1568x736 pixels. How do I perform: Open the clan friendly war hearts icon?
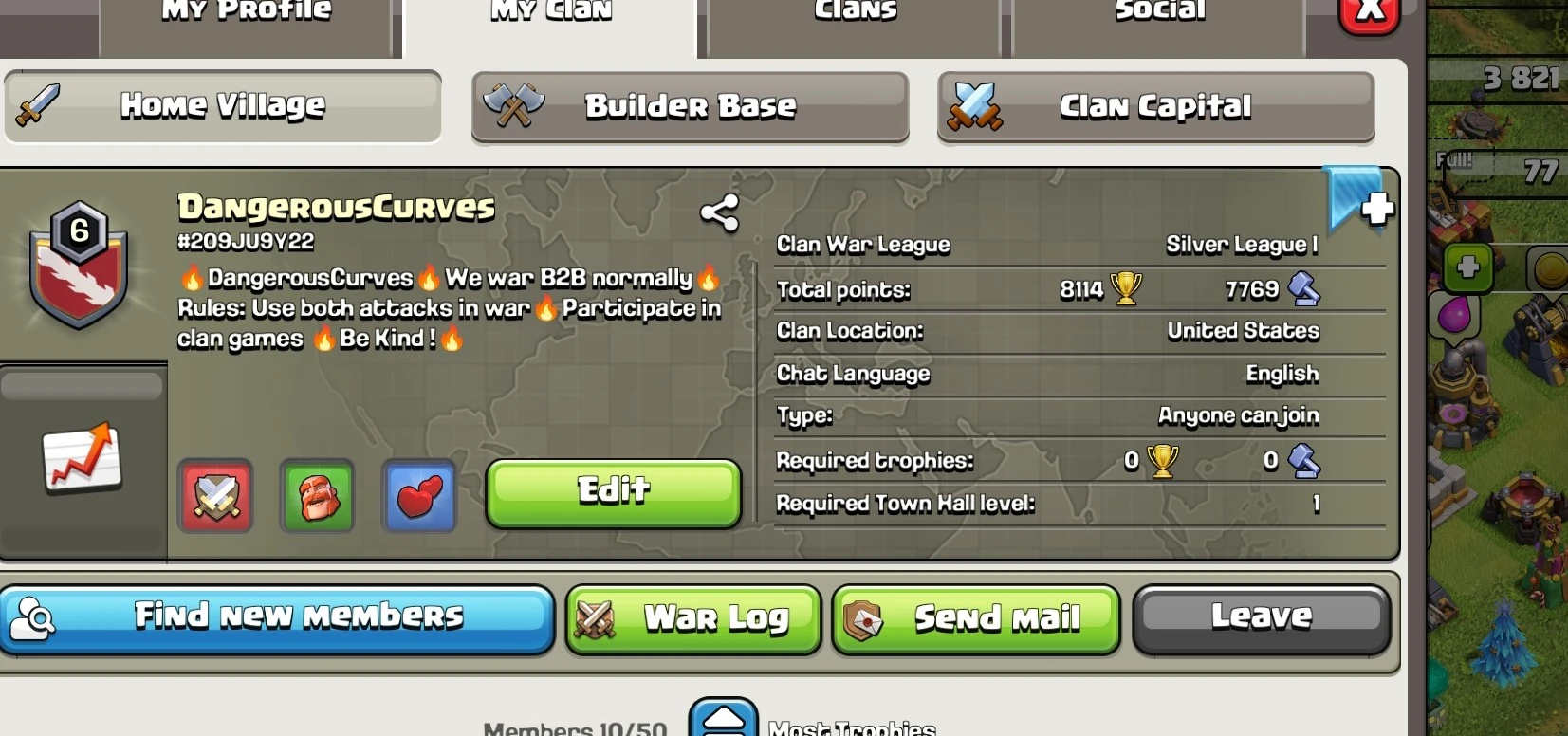[x=419, y=496]
